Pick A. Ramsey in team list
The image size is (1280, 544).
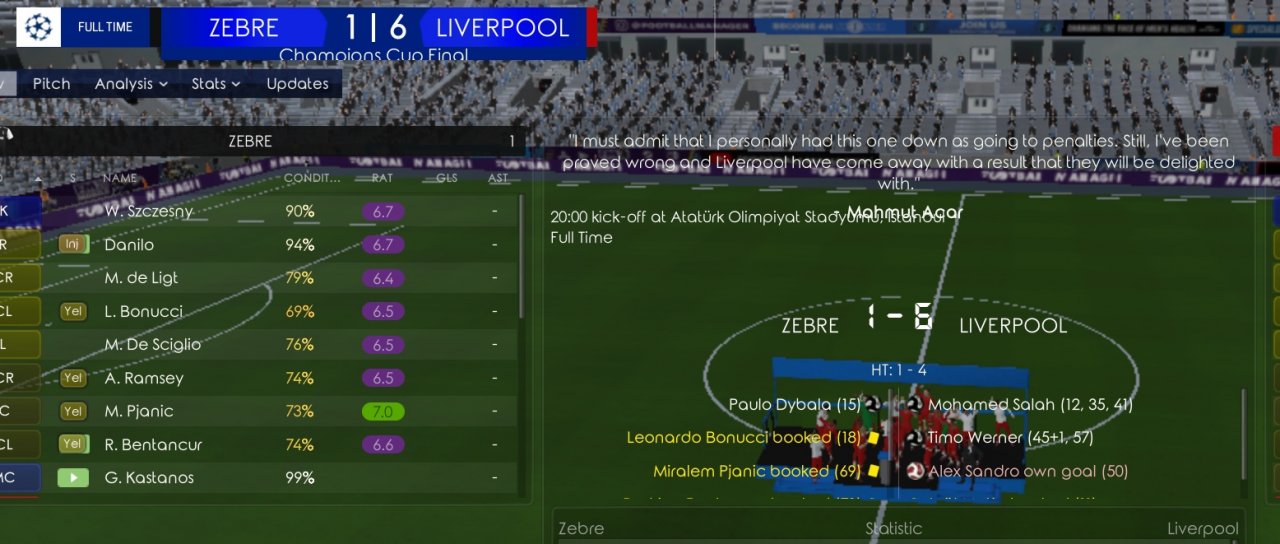(x=144, y=378)
